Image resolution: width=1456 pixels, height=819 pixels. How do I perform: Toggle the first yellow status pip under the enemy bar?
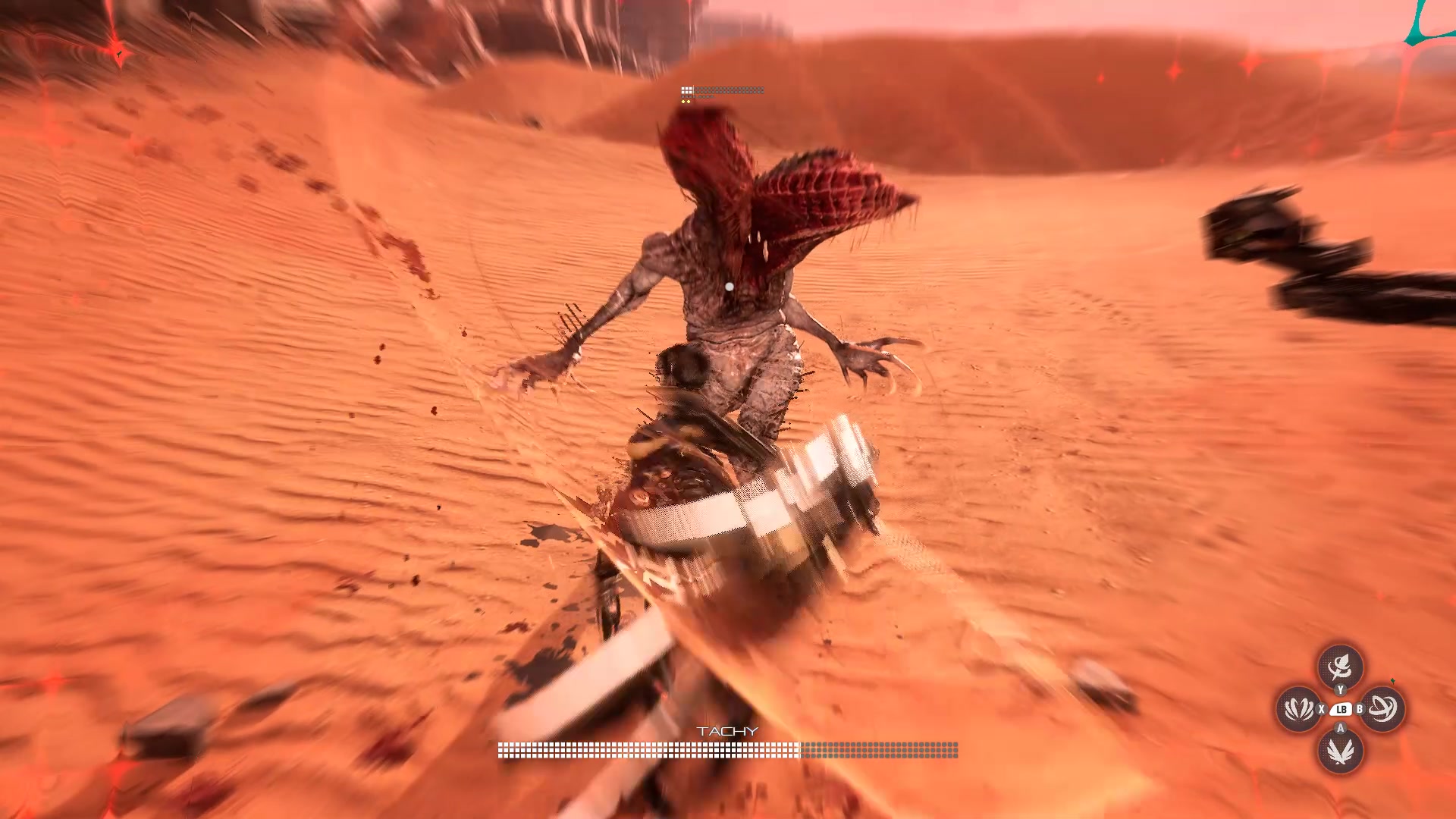(x=683, y=102)
